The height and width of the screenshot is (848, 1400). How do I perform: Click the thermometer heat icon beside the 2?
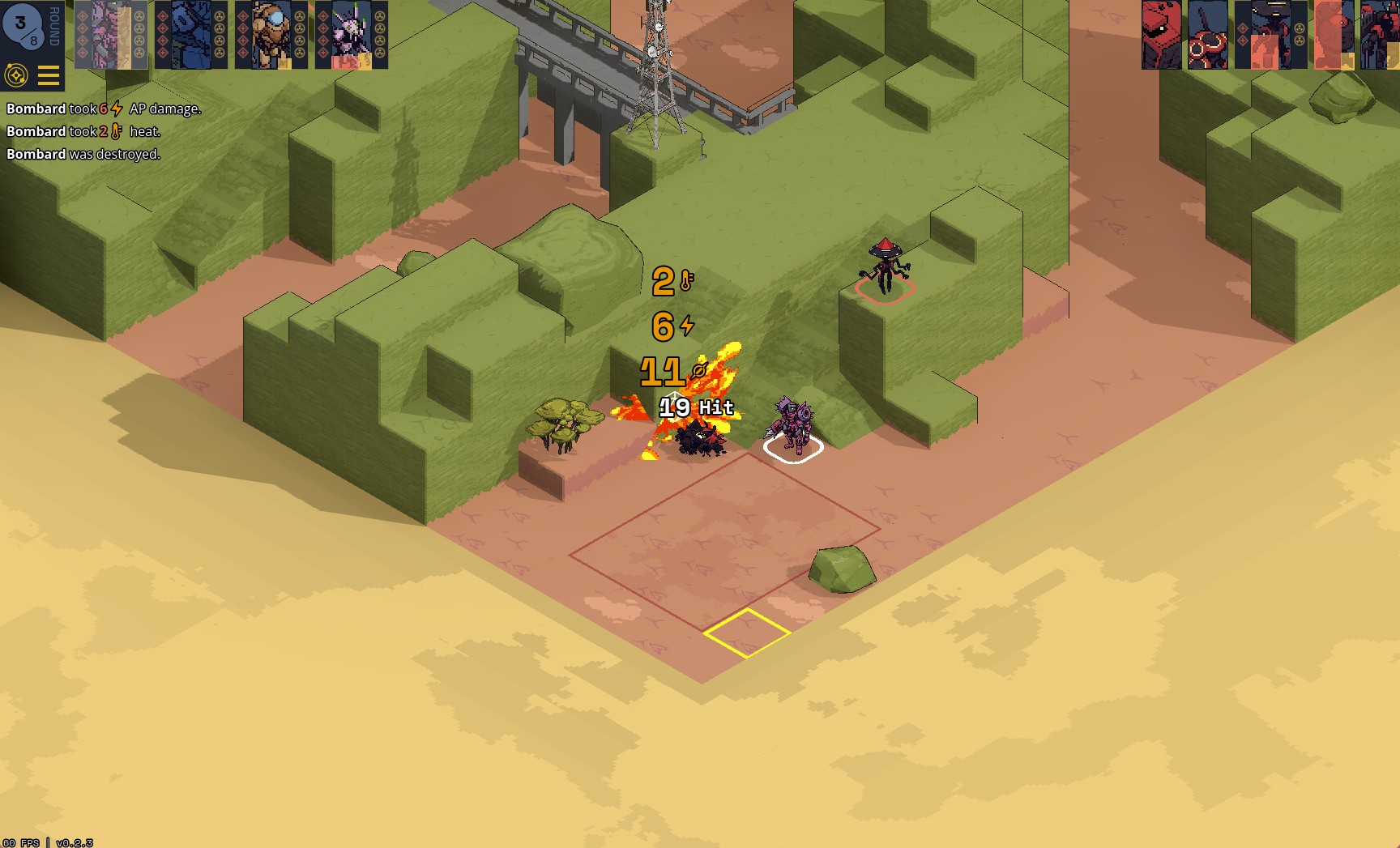point(688,282)
